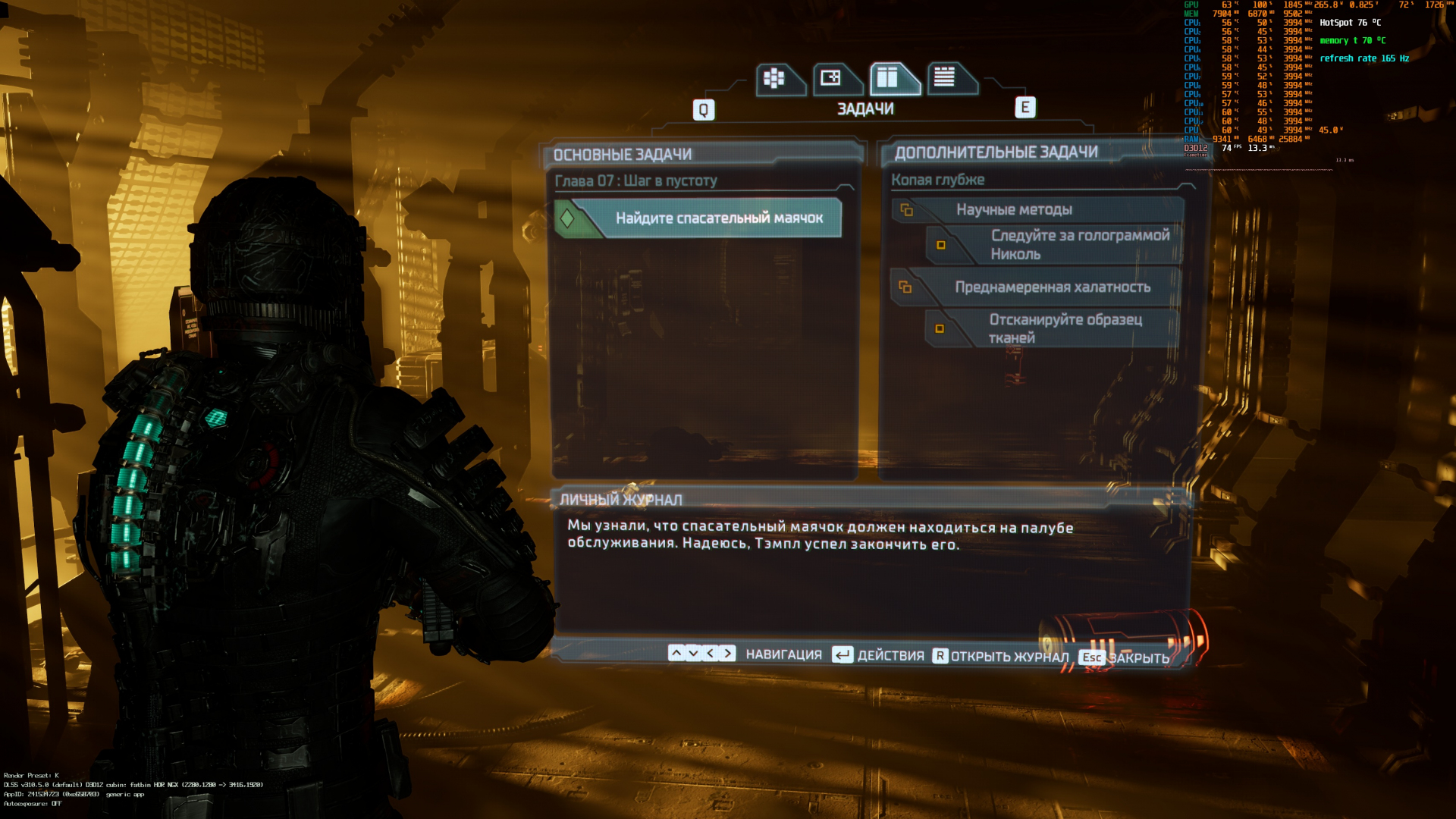The width and height of the screenshot is (1456, 819).
Task: Select the active ЗАДАЧИ missions tab icon
Action: pyautogui.click(x=889, y=79)
